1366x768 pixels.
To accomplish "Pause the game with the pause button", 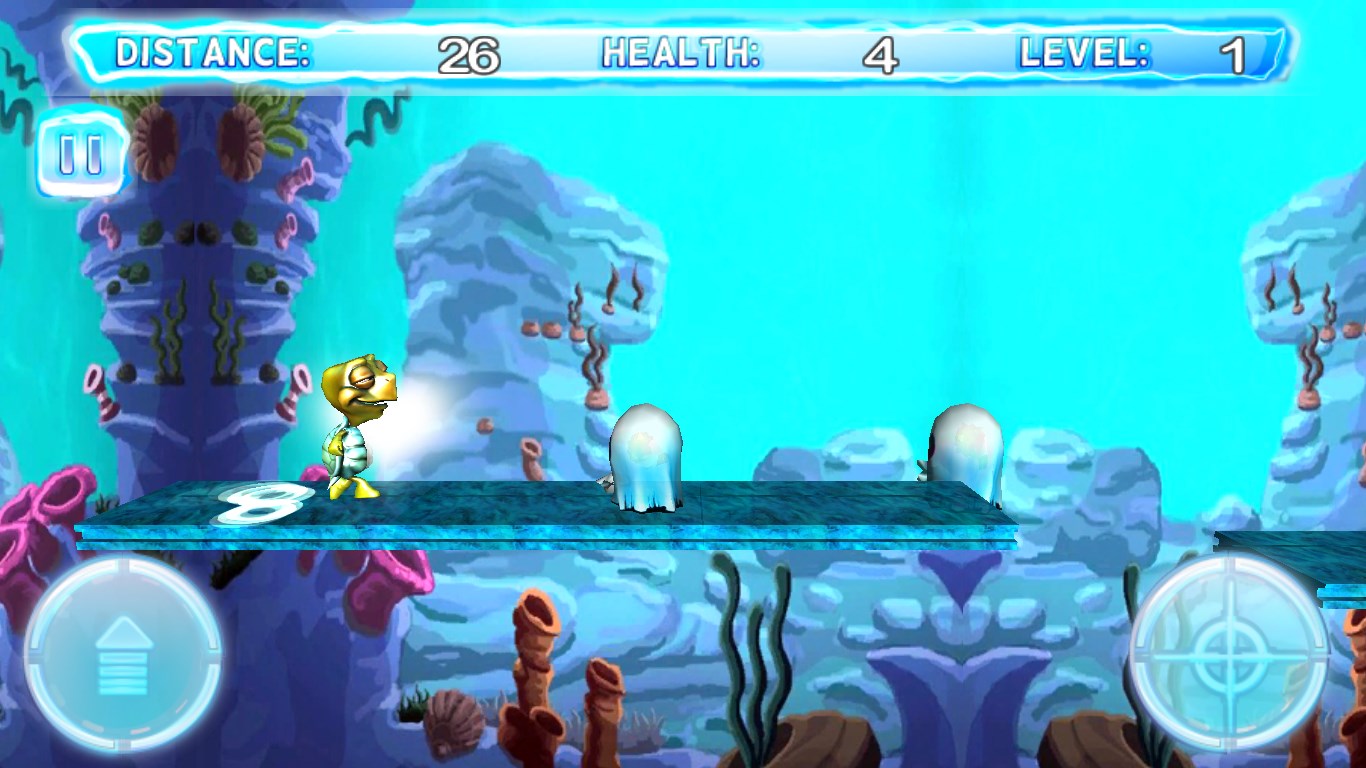I will [81, 155].
